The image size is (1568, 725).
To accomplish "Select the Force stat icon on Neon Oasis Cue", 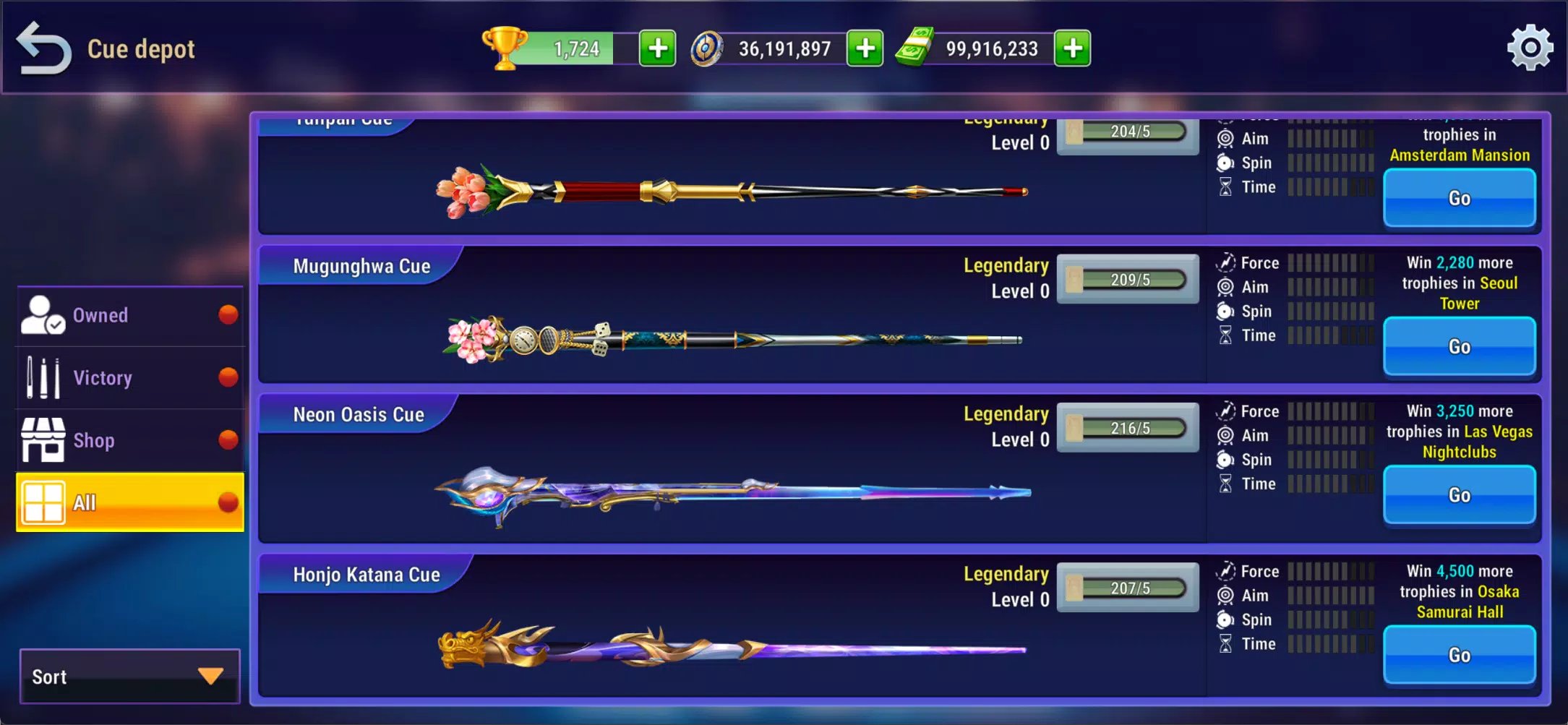I will pyautogui.click(x=1225, y=411).
